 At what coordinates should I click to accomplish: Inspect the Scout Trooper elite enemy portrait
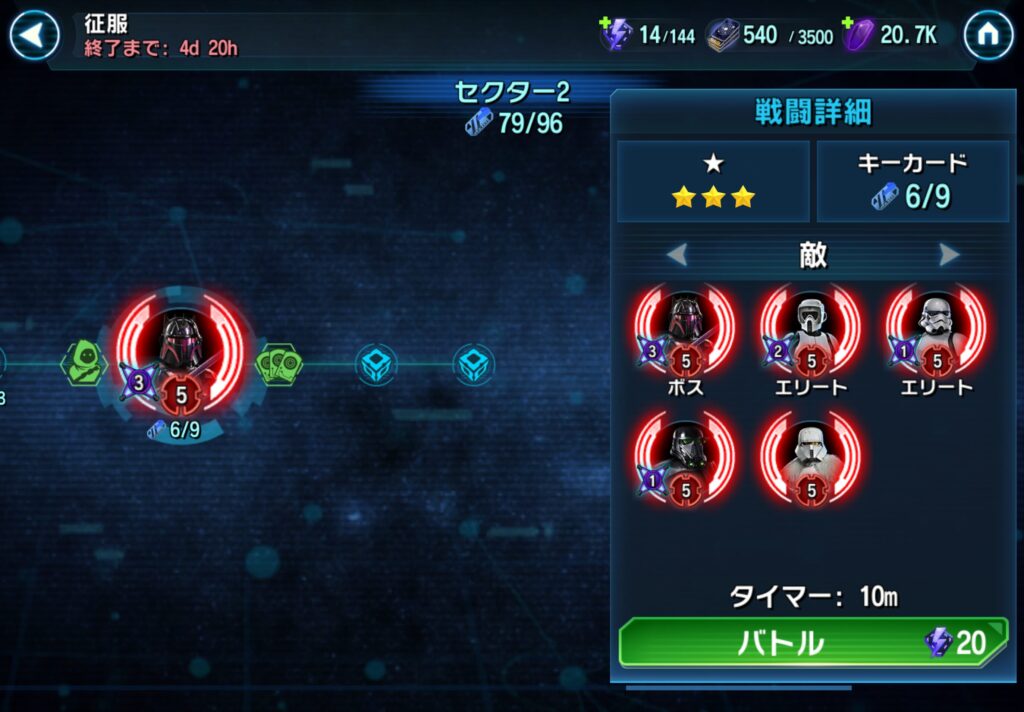coord(810,330)
